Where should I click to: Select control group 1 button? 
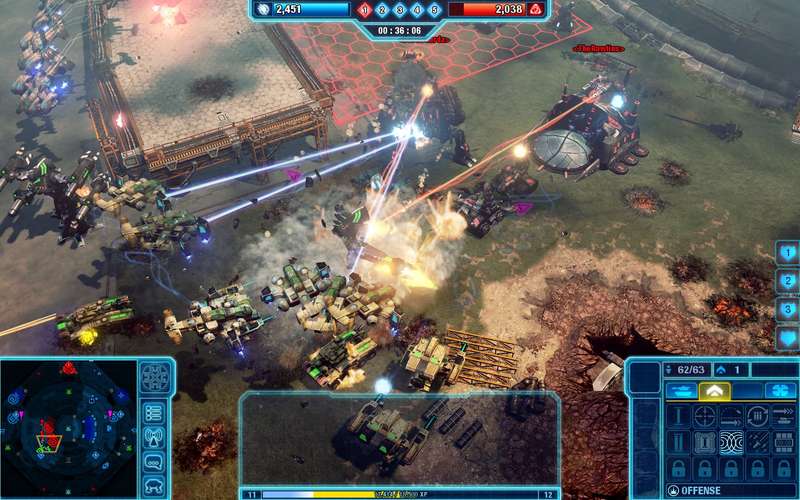[787, 253]
